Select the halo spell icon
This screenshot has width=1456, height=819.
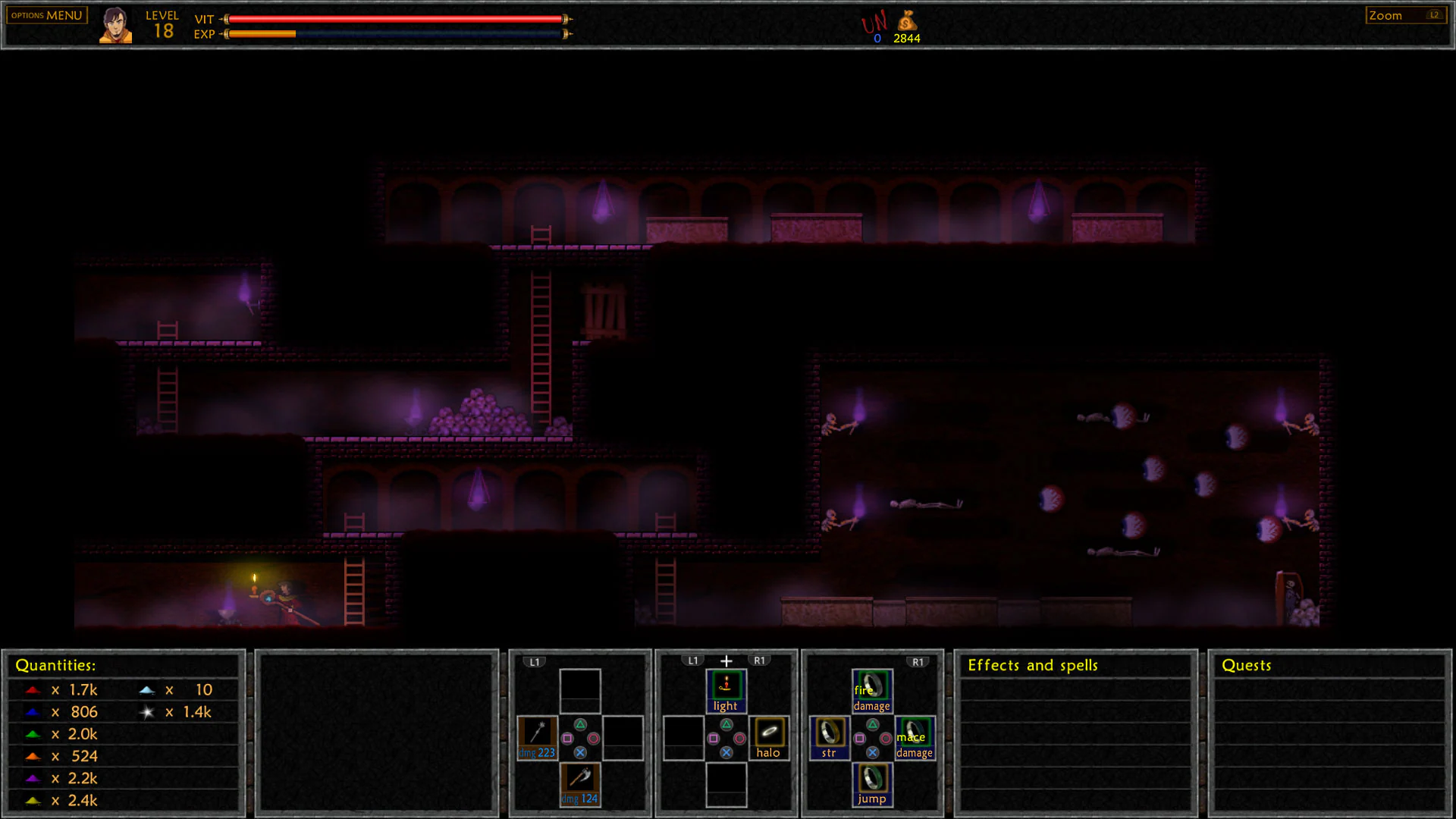point(768,732)
